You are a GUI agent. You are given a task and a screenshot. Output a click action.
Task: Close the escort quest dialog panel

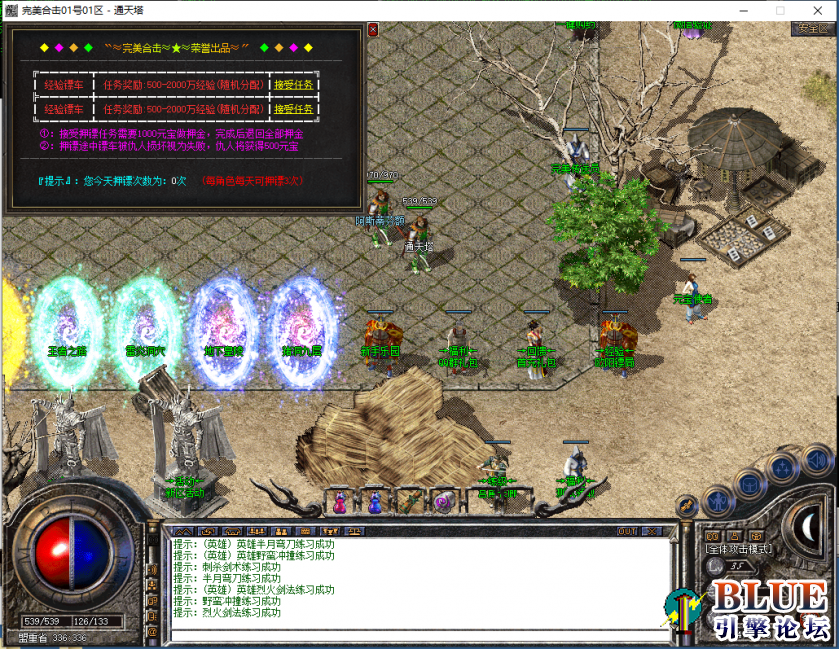tap(373, 30)
